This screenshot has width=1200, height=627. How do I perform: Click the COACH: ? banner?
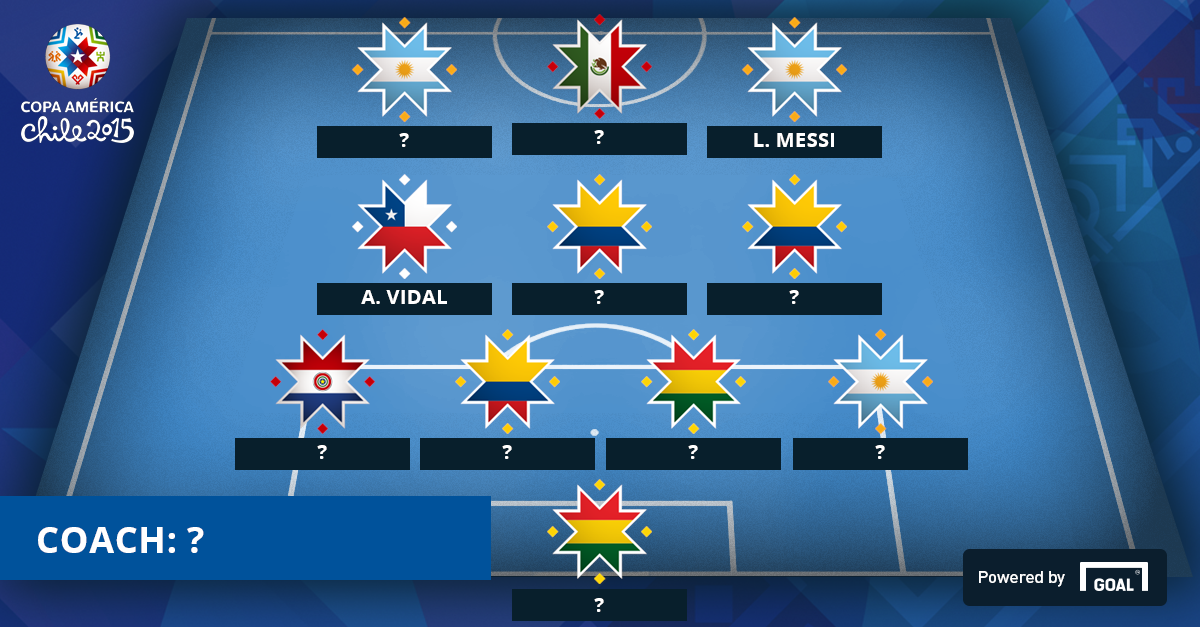tap(245, 539)
